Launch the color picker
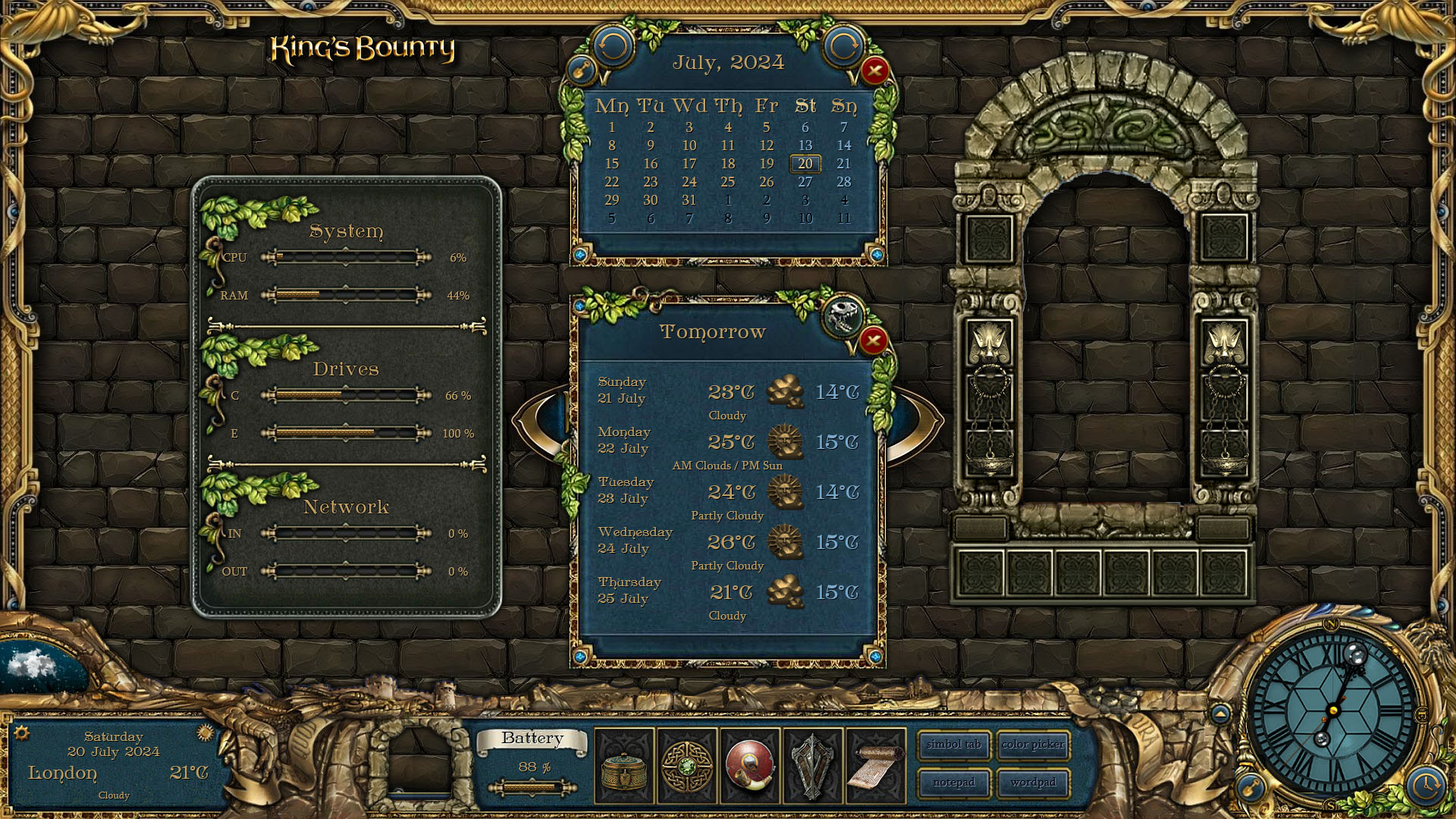1456x819 pixels. coord(1033,745)
